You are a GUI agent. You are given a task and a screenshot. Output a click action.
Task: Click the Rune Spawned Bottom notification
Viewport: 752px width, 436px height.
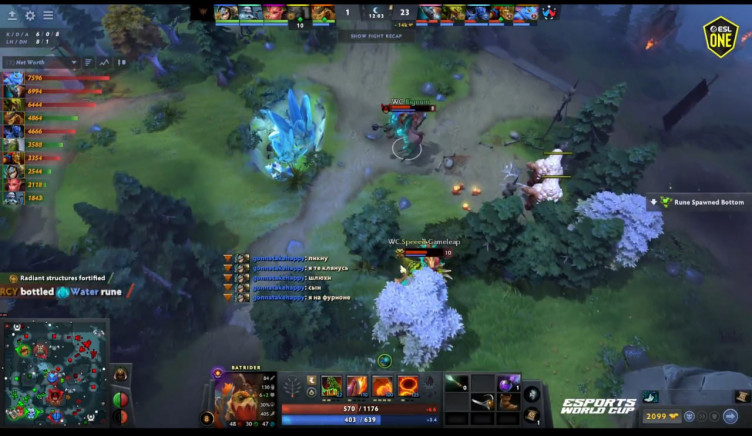[x=702, y=202]
